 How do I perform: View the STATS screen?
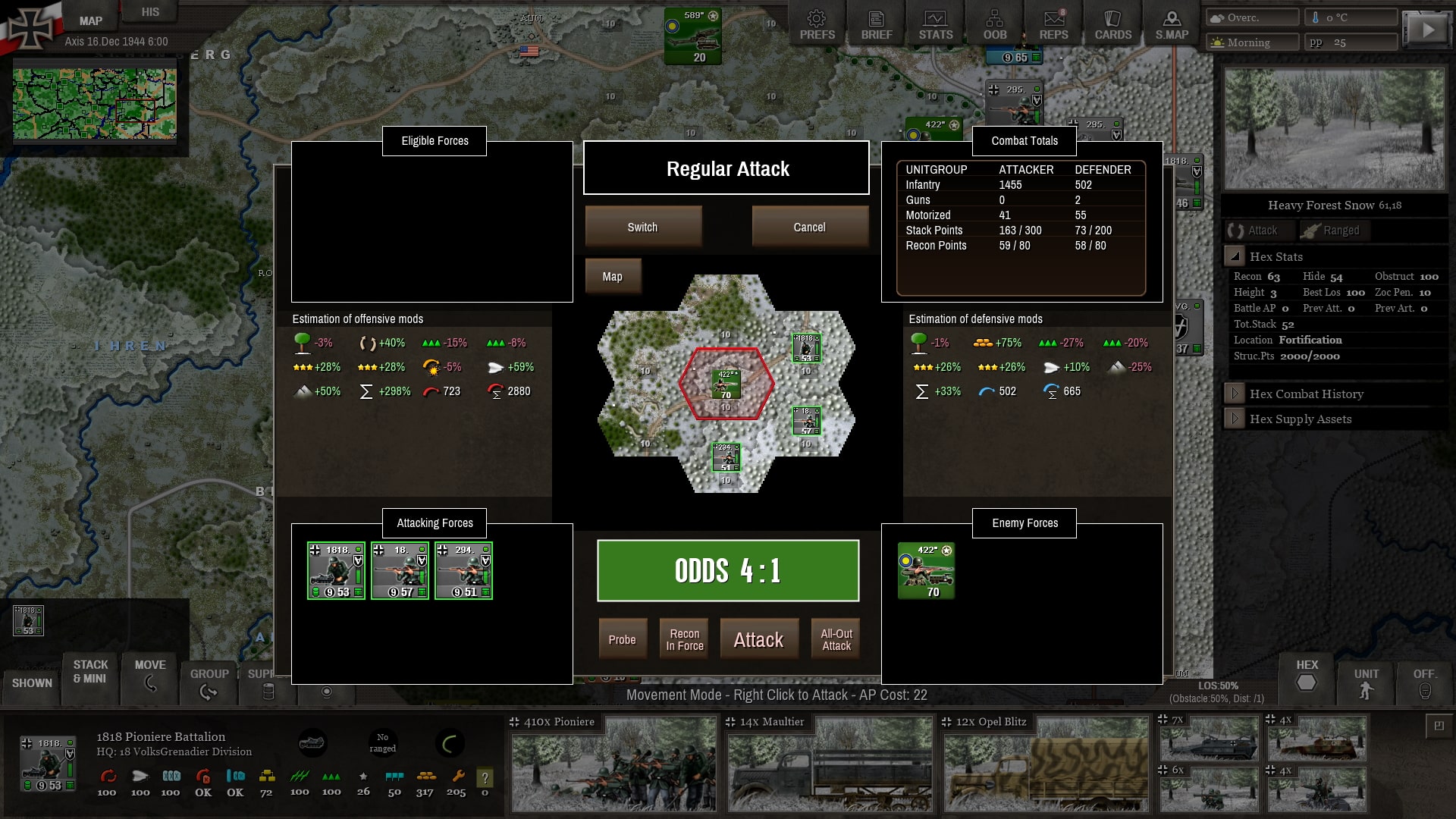tap(935, 25)
